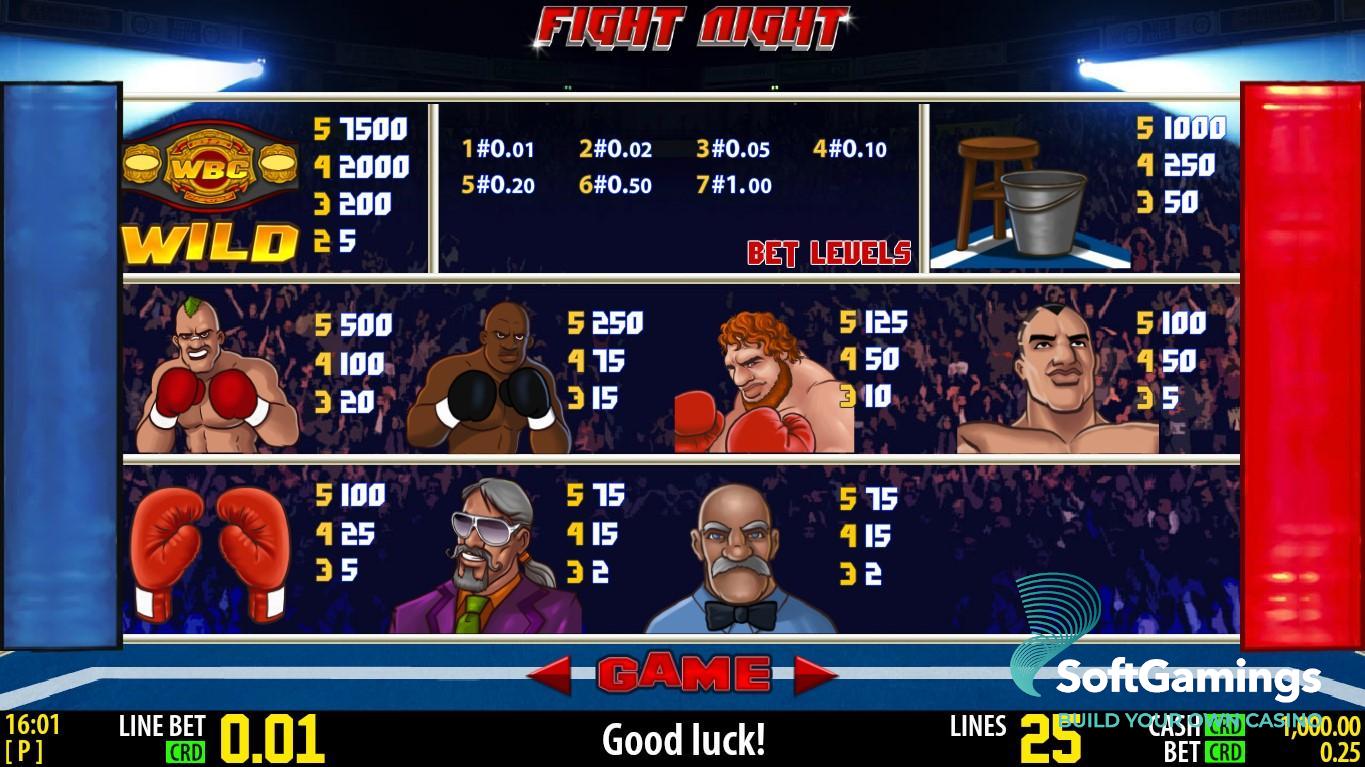
Task: Advance with the right red arrow
Action: (x=815, y=676)
